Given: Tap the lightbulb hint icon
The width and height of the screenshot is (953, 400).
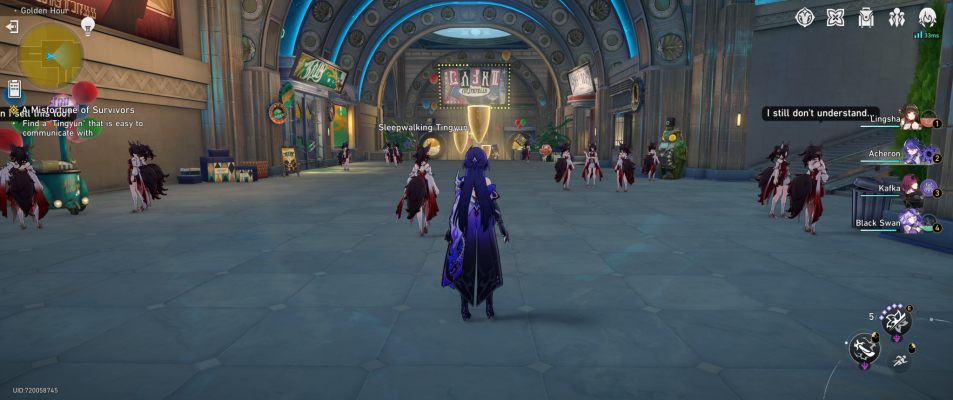Looking at the screenshot, I should click(88, 26).
